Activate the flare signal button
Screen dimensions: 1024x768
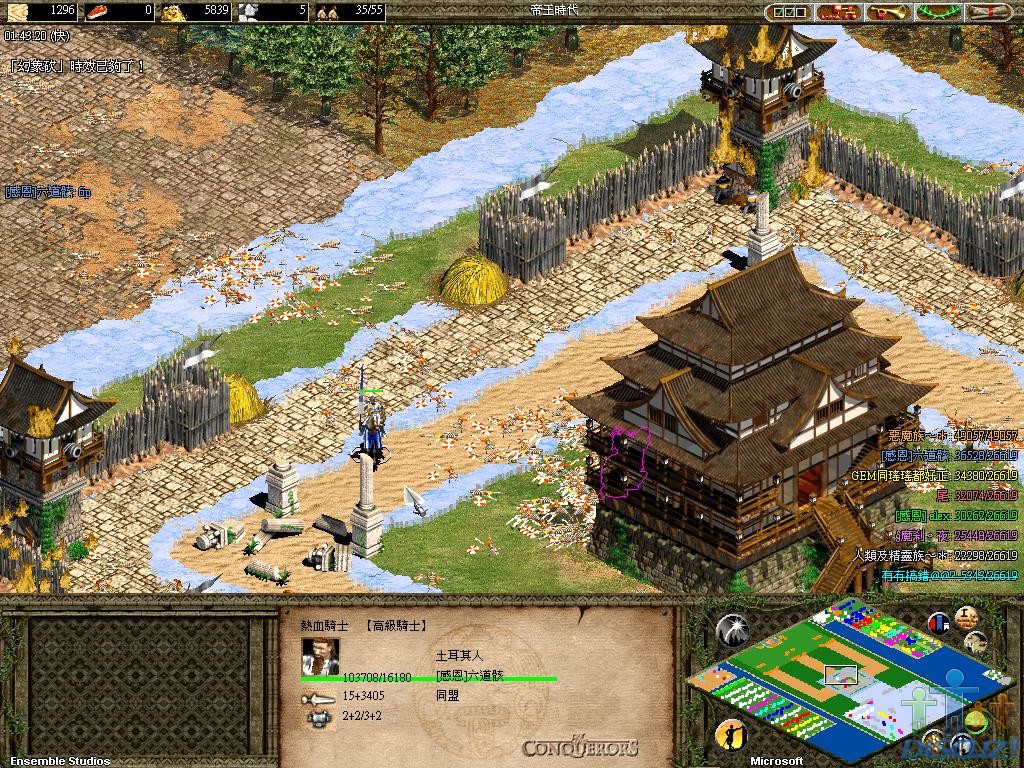coord(732,629)
